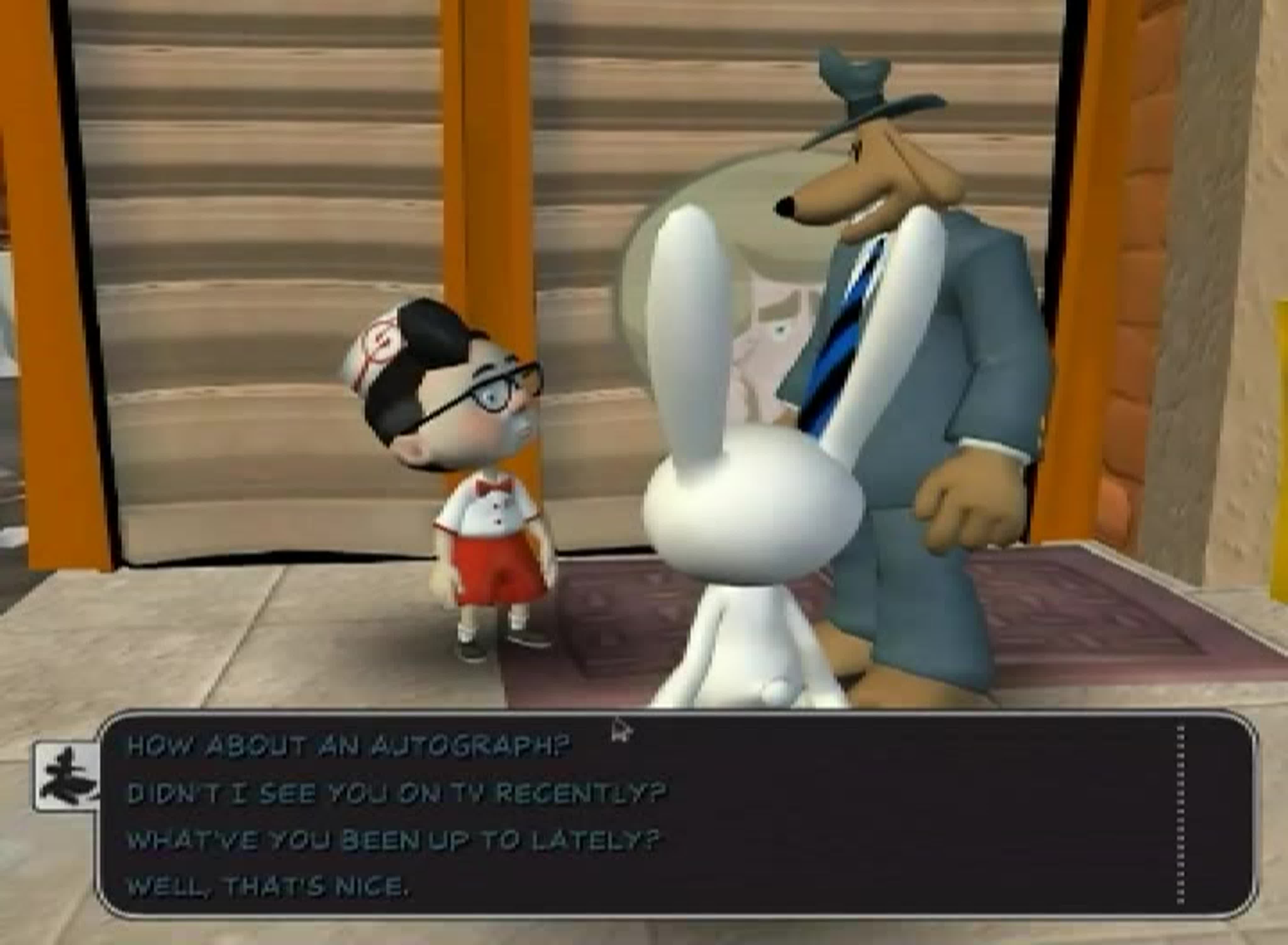Ask "How about an autograph?"
The width and height of the screenshot is (1288, 945).
[348, 745]
